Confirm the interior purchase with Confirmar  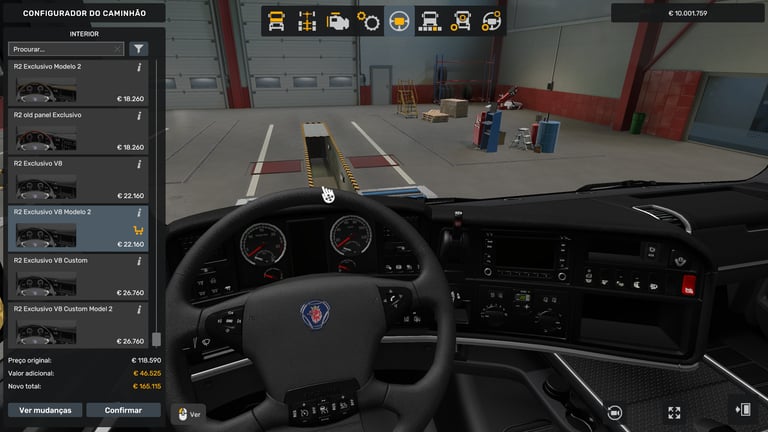123,410
